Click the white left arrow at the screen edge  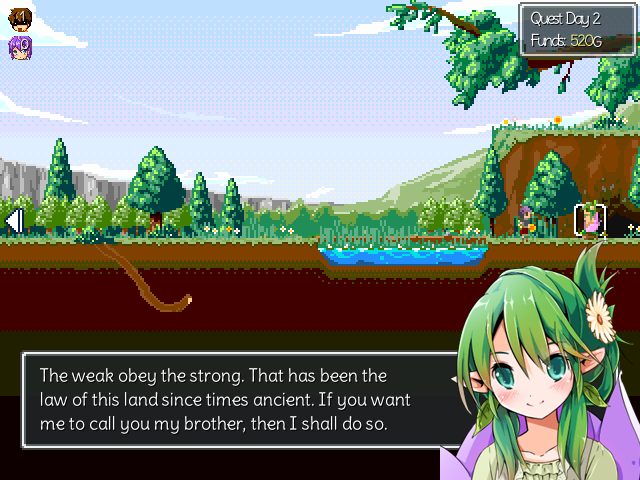14,219
